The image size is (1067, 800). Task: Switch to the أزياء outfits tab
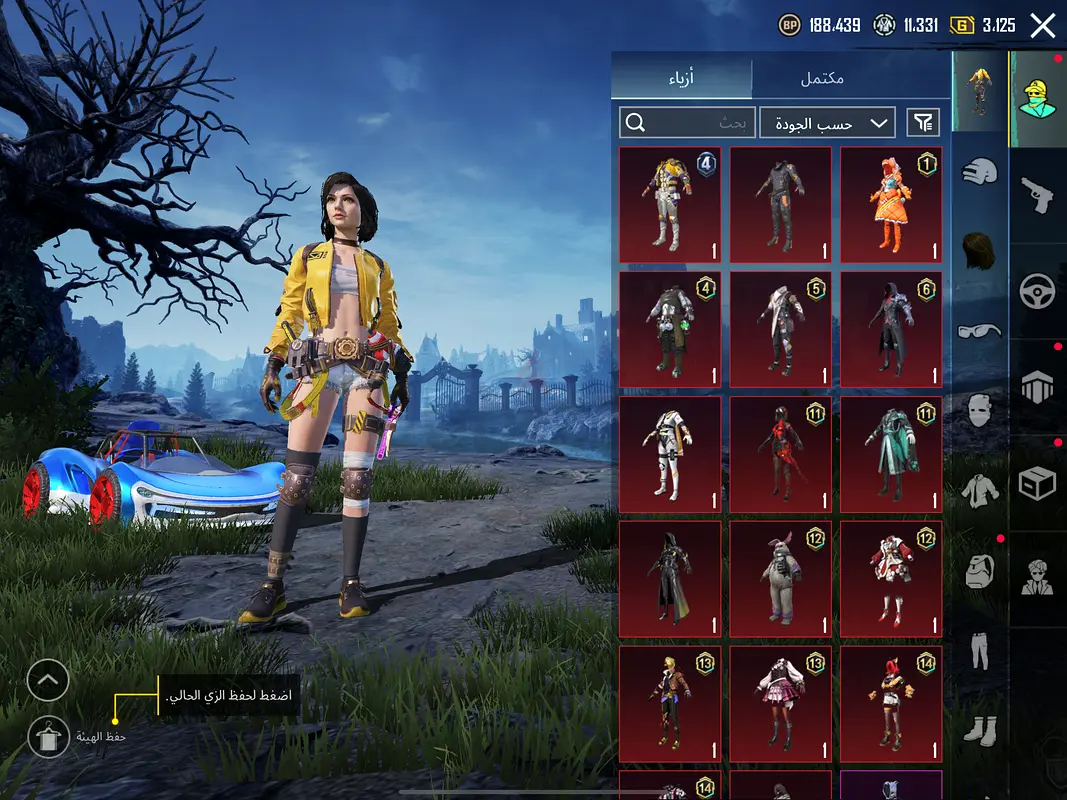(x=682, y=78)
